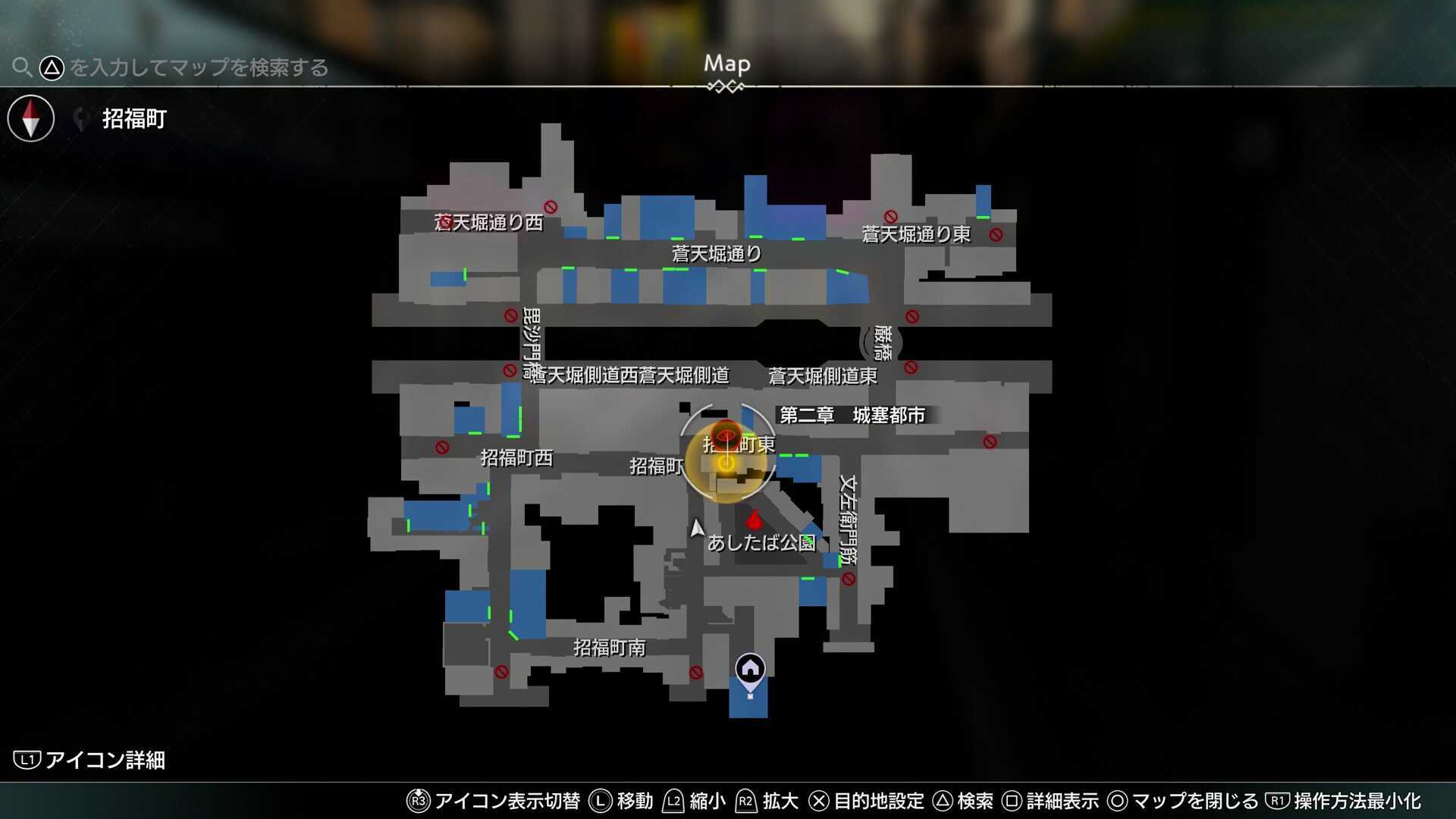1456x819 pixels.
Task: Click the magnifying glass search icon
Action: pyautogui.click(x=22, y=67)
